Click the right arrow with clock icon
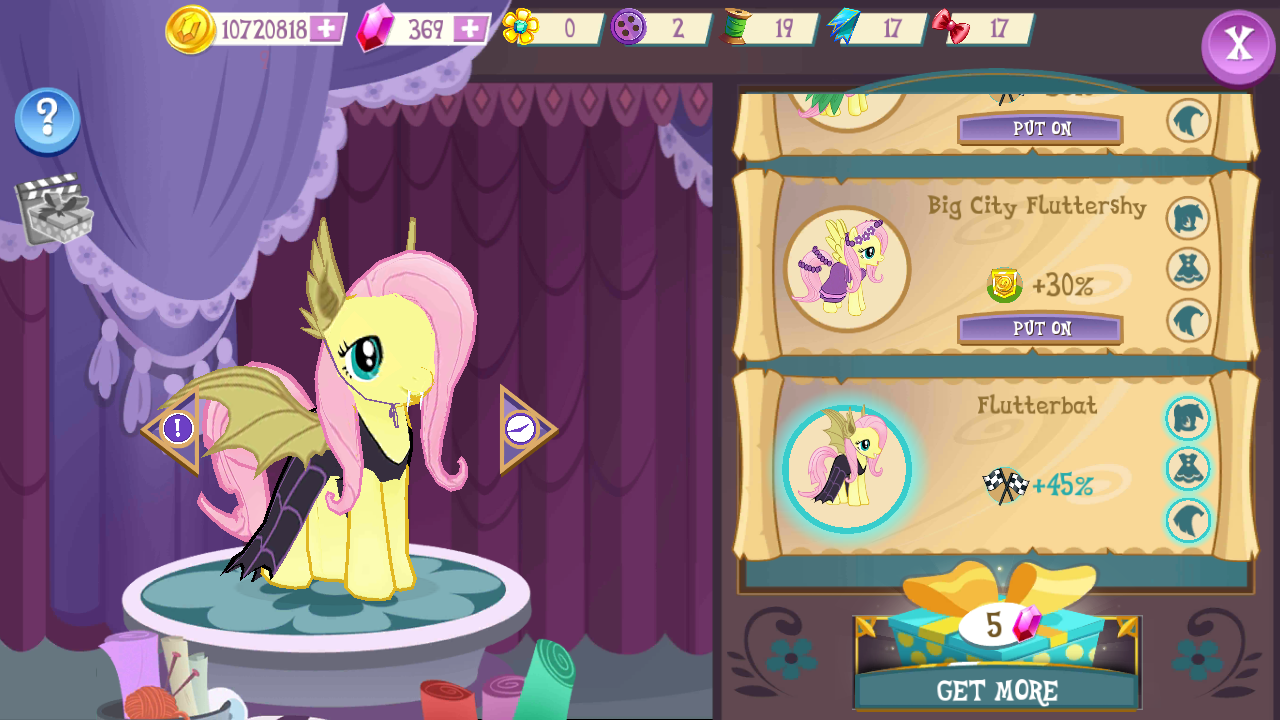Viewport: 1280px width, 720px height. tap(523, 429)
